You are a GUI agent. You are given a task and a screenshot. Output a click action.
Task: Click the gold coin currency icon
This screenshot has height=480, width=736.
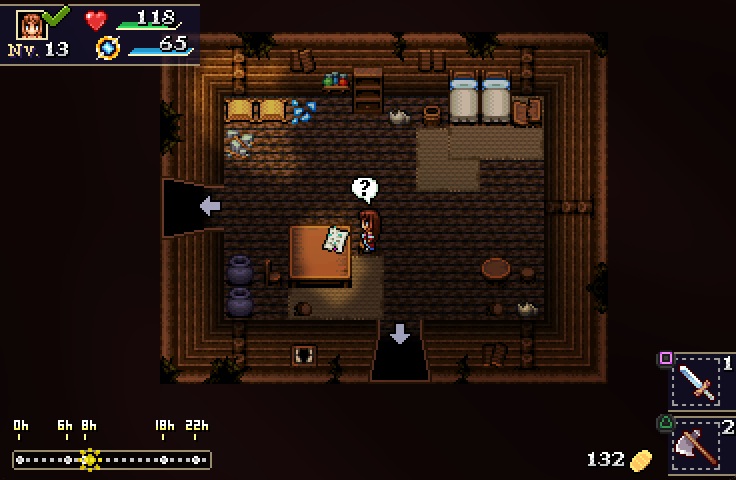click(x=640, y=460)
